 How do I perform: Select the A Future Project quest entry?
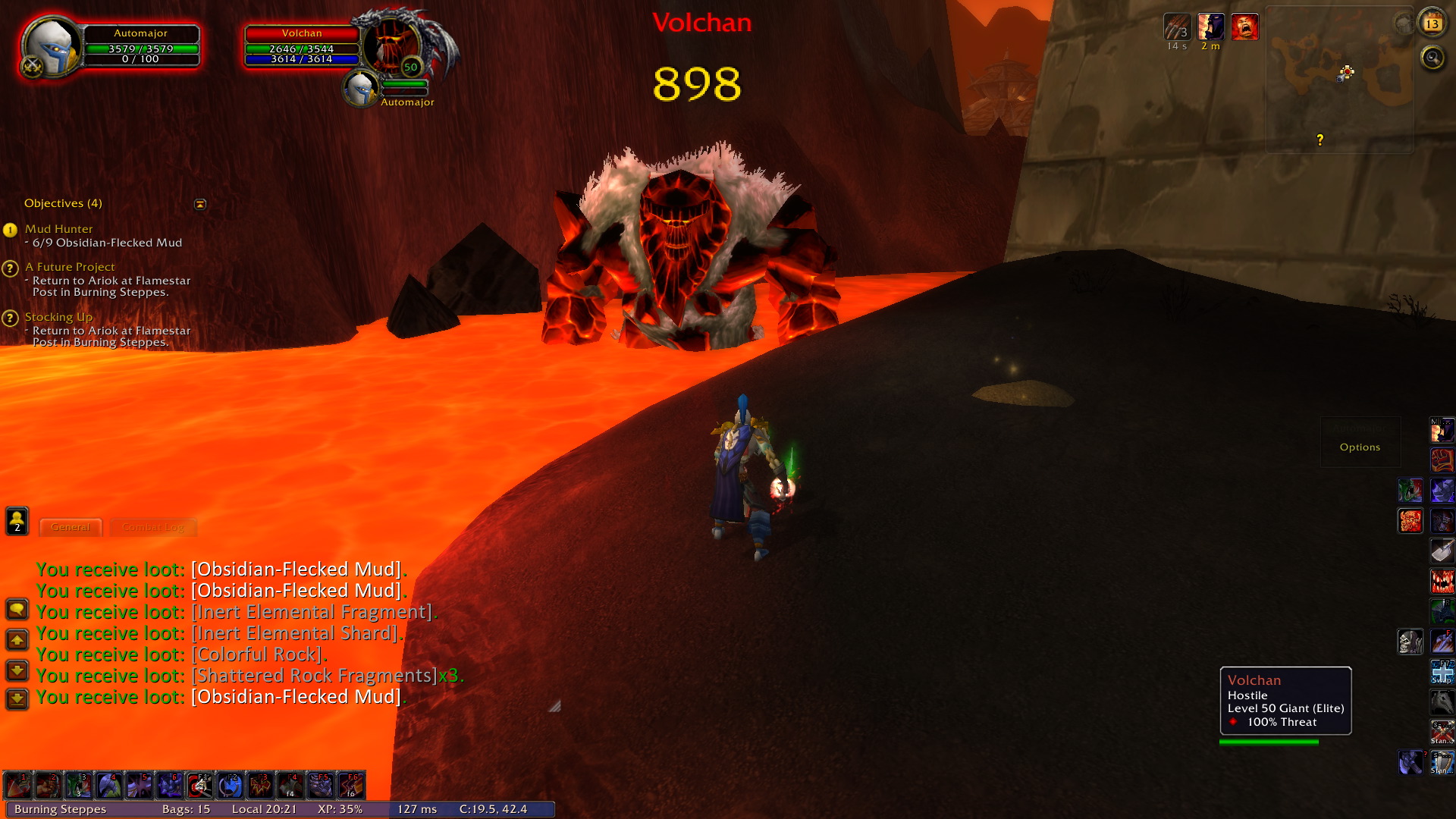pos(70,267)
